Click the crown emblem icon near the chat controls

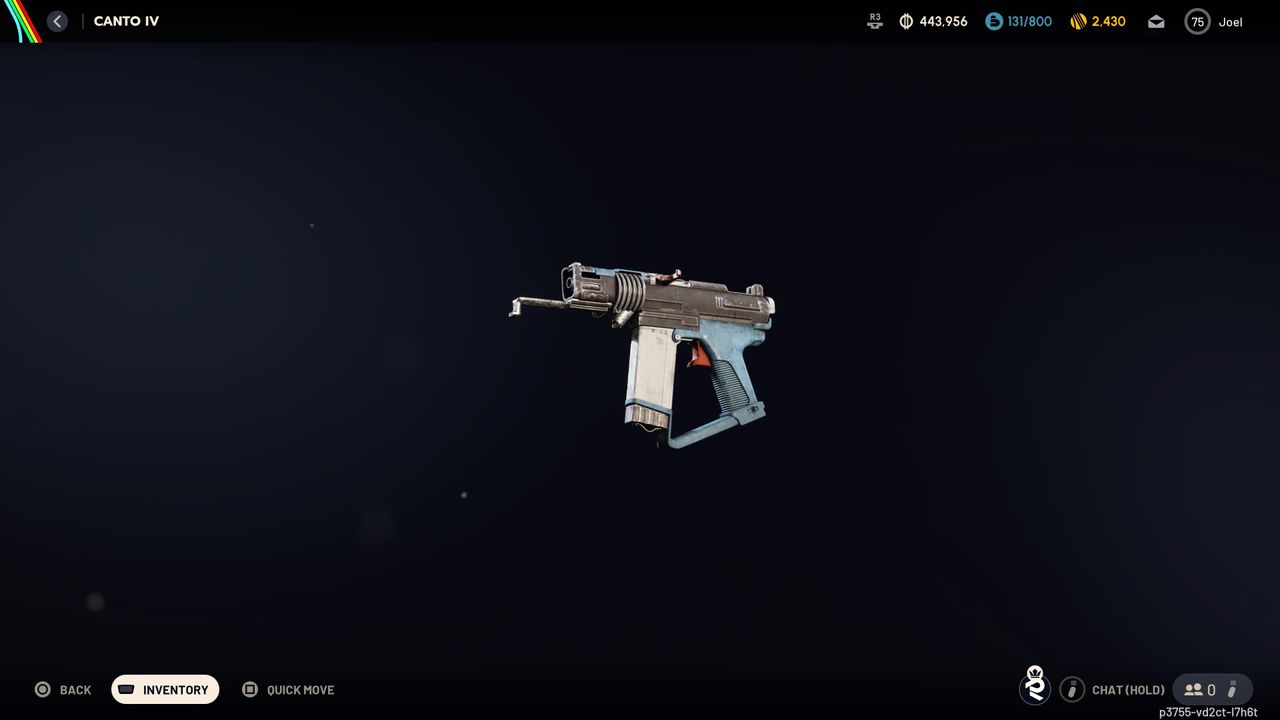point(1035,689)
